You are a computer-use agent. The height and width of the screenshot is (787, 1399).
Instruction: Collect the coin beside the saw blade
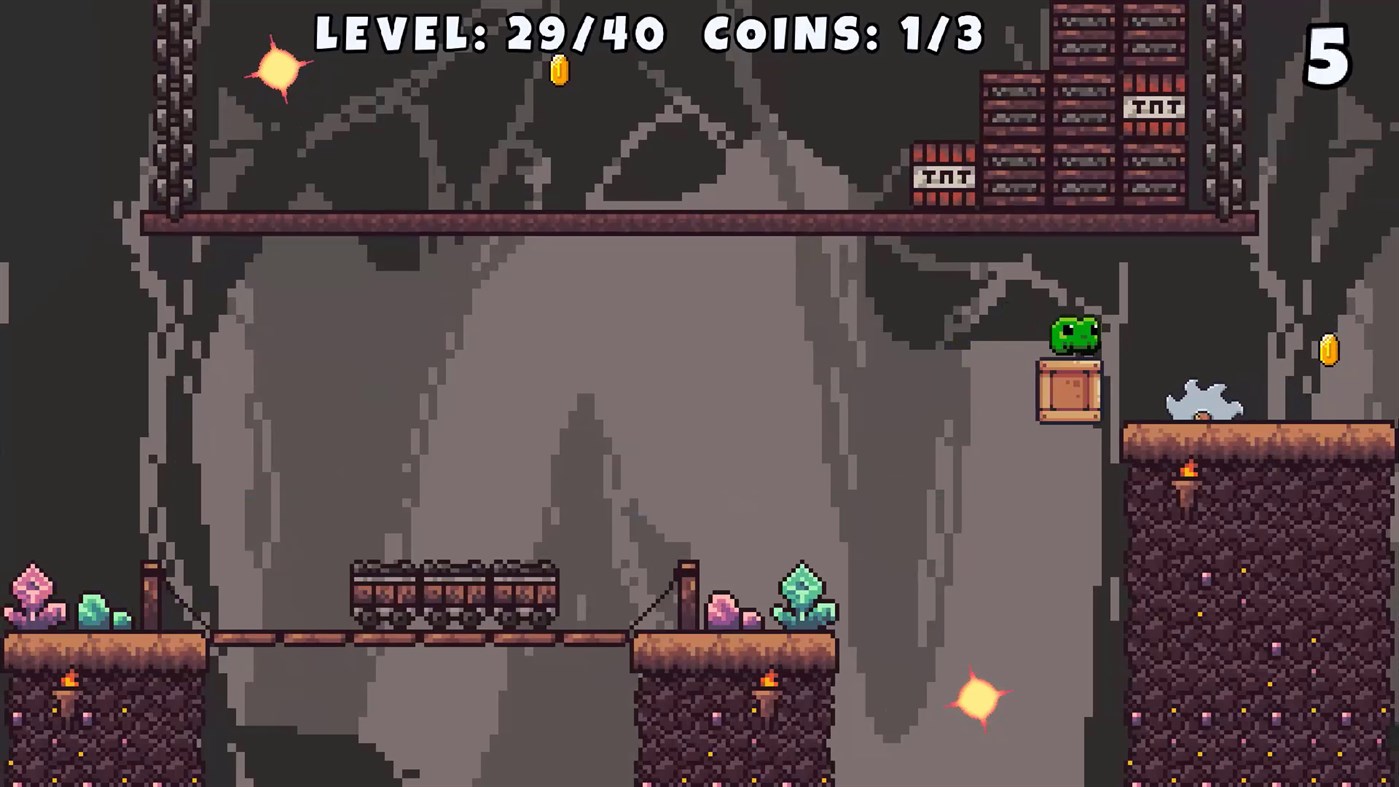[1328, 349]
